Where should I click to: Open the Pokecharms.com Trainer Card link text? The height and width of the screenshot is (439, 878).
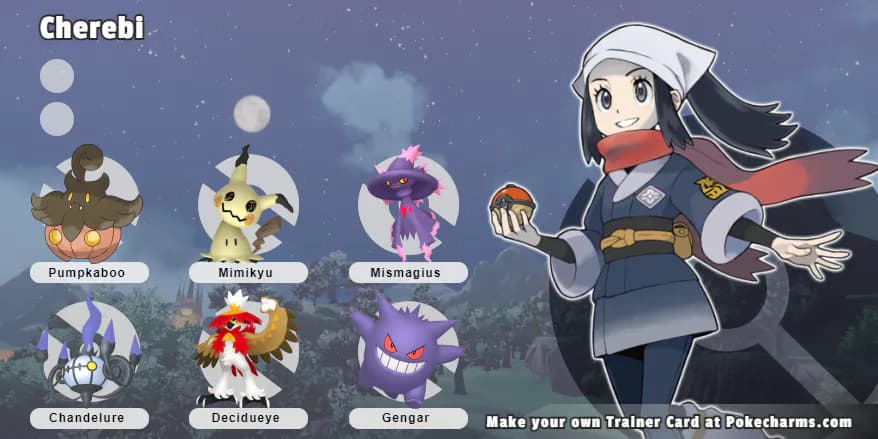point(669,422)
